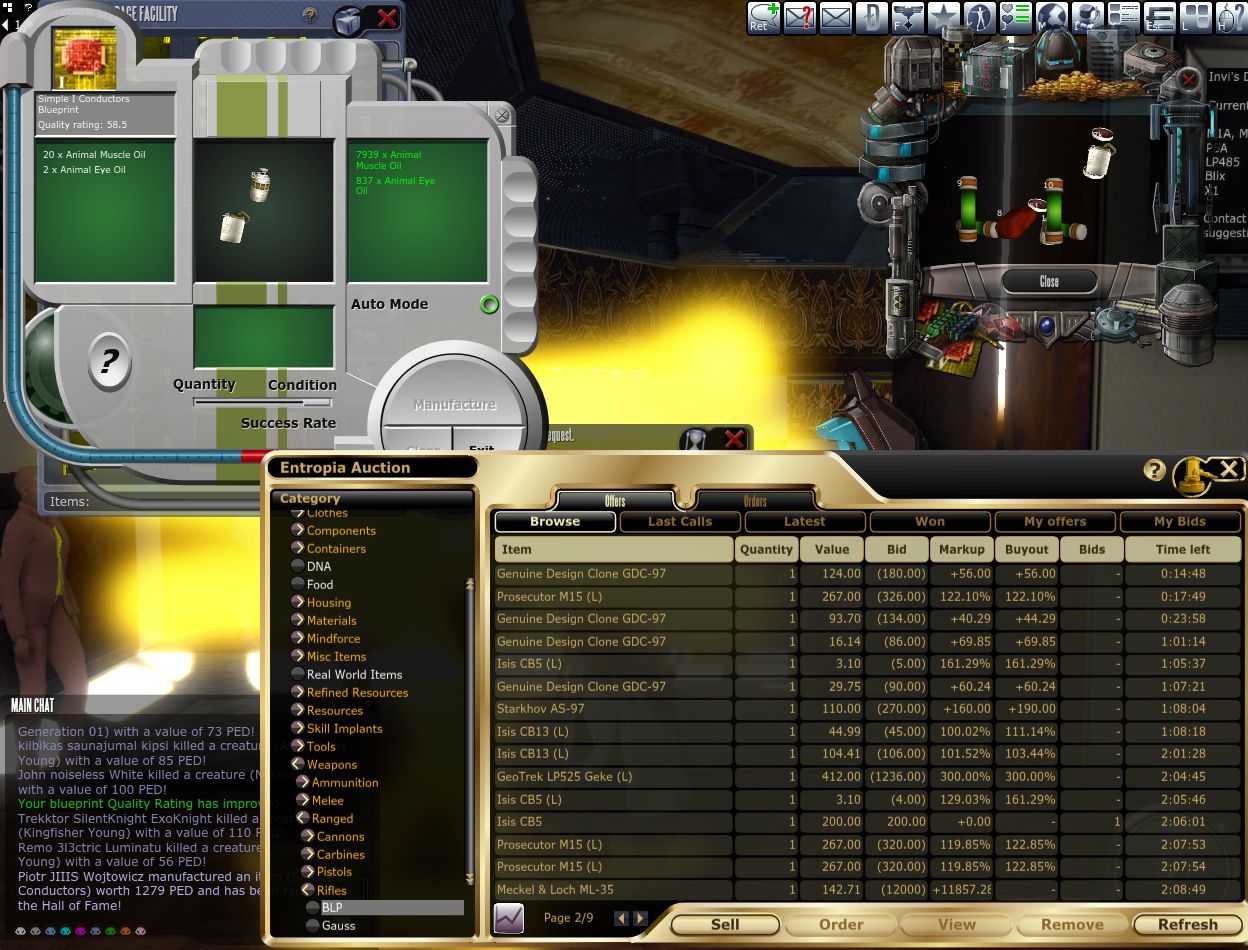
Task: Select the Gauss rifle category
Action: (x=338, y=926)
